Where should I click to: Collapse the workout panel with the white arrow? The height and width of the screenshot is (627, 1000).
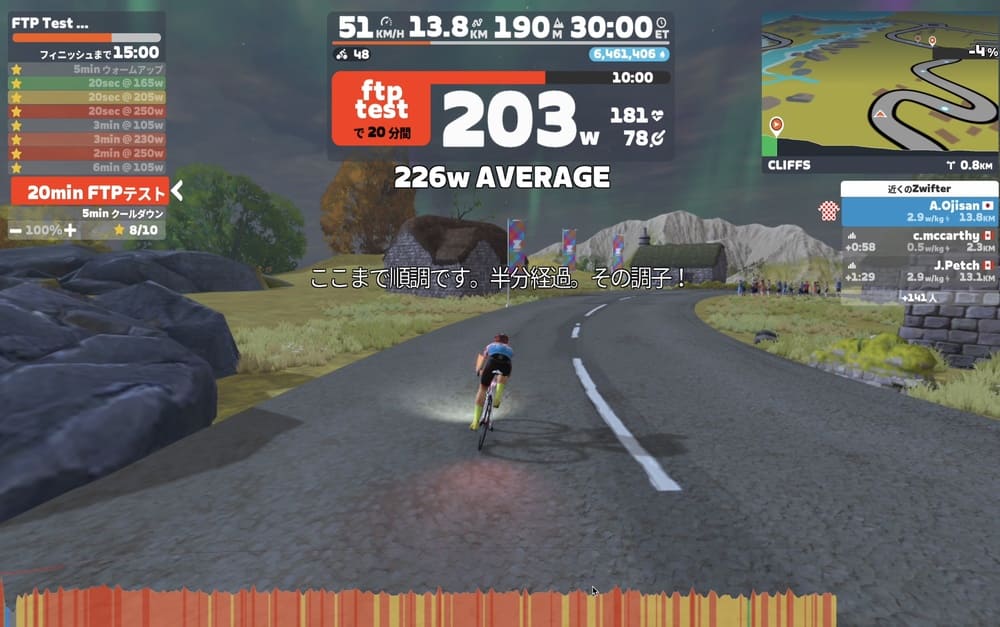177,191
